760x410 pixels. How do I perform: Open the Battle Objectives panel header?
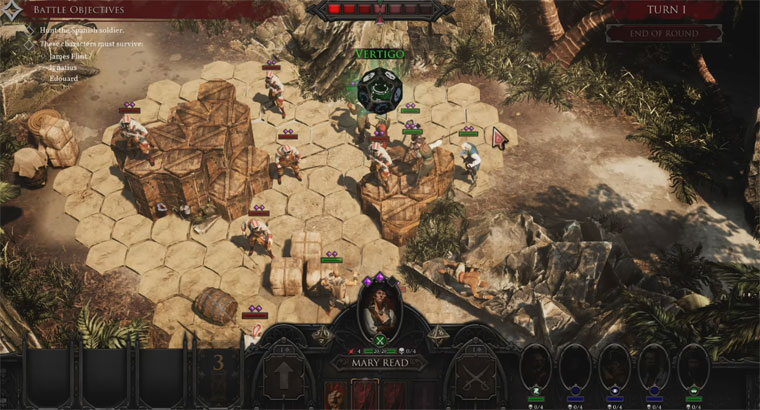coord(68,10)
